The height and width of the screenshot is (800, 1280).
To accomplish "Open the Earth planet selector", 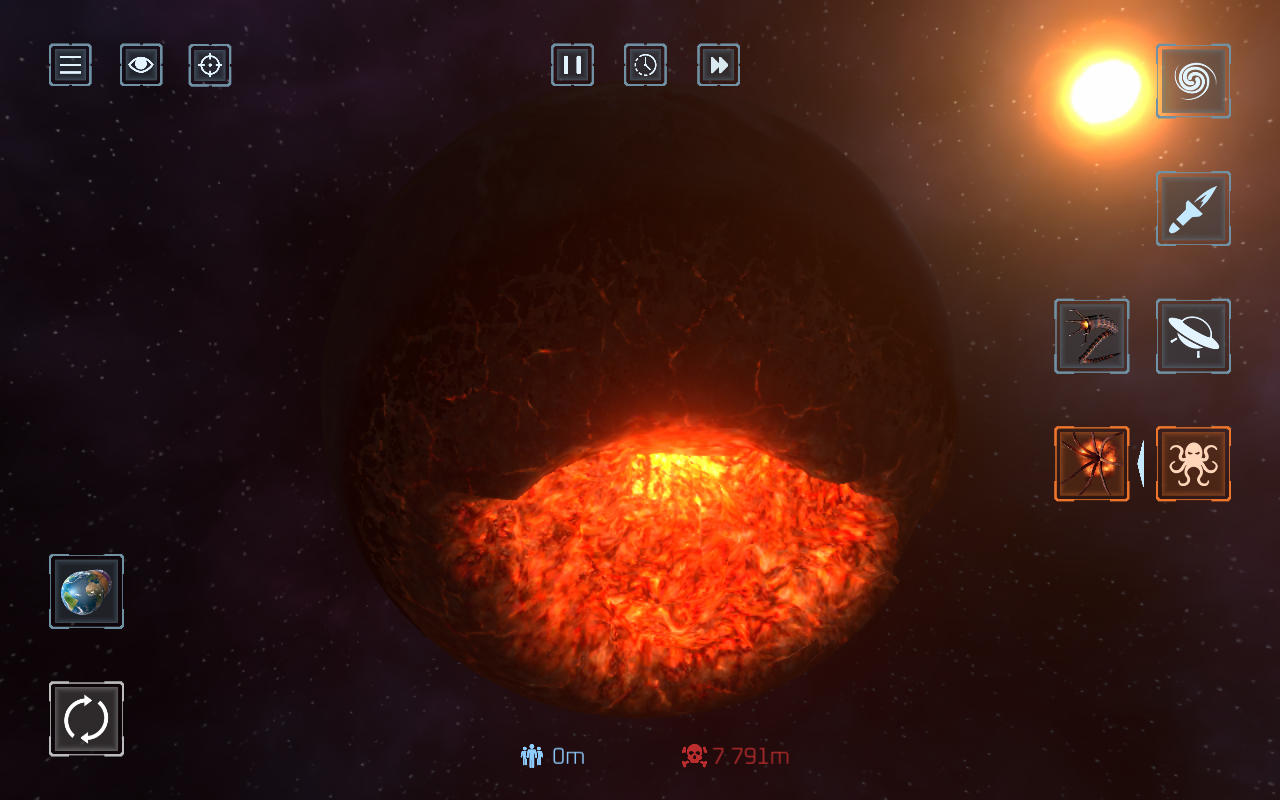I will tap(86, 591).
